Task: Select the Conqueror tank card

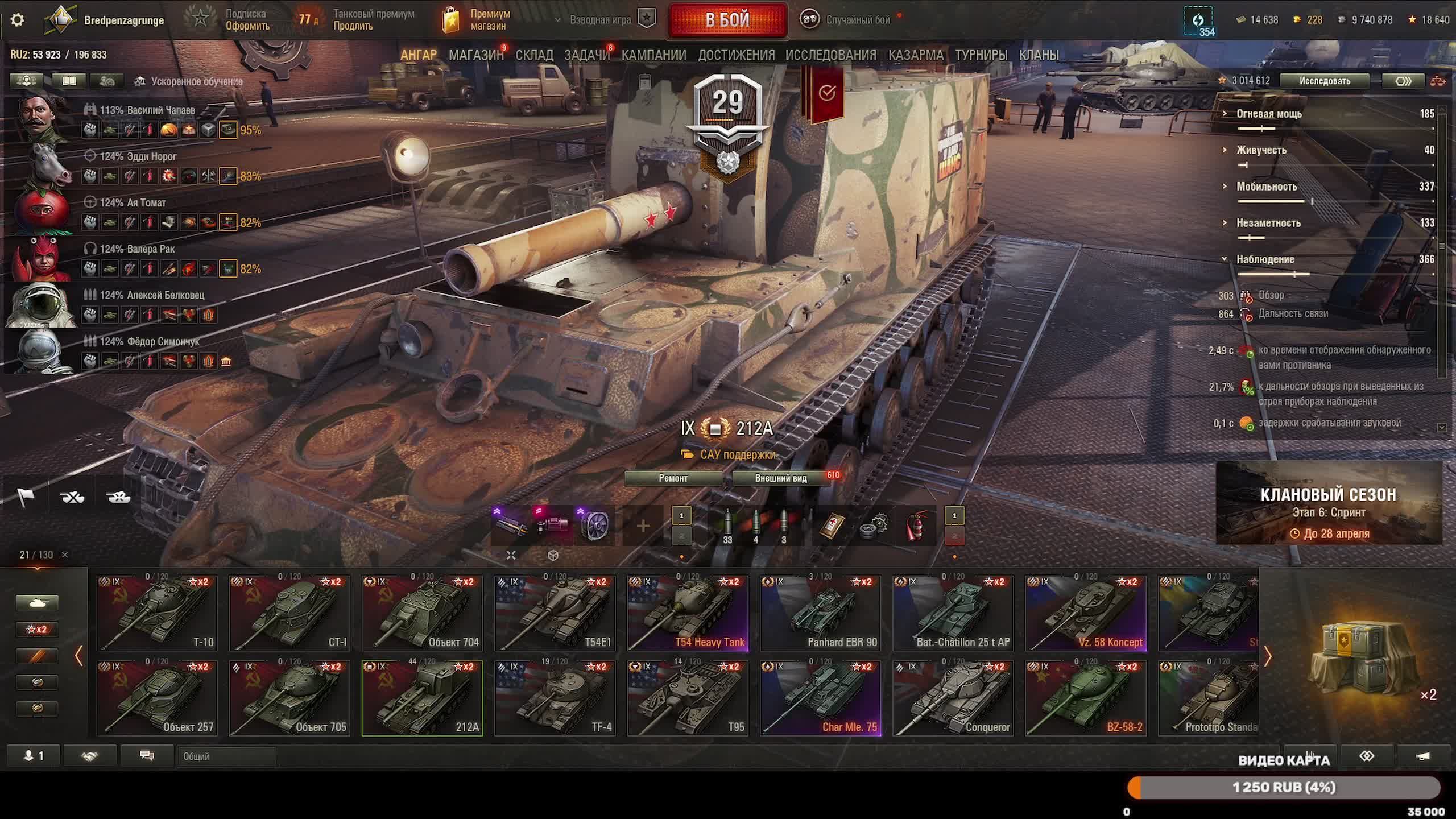Action: tap(953, 698)
